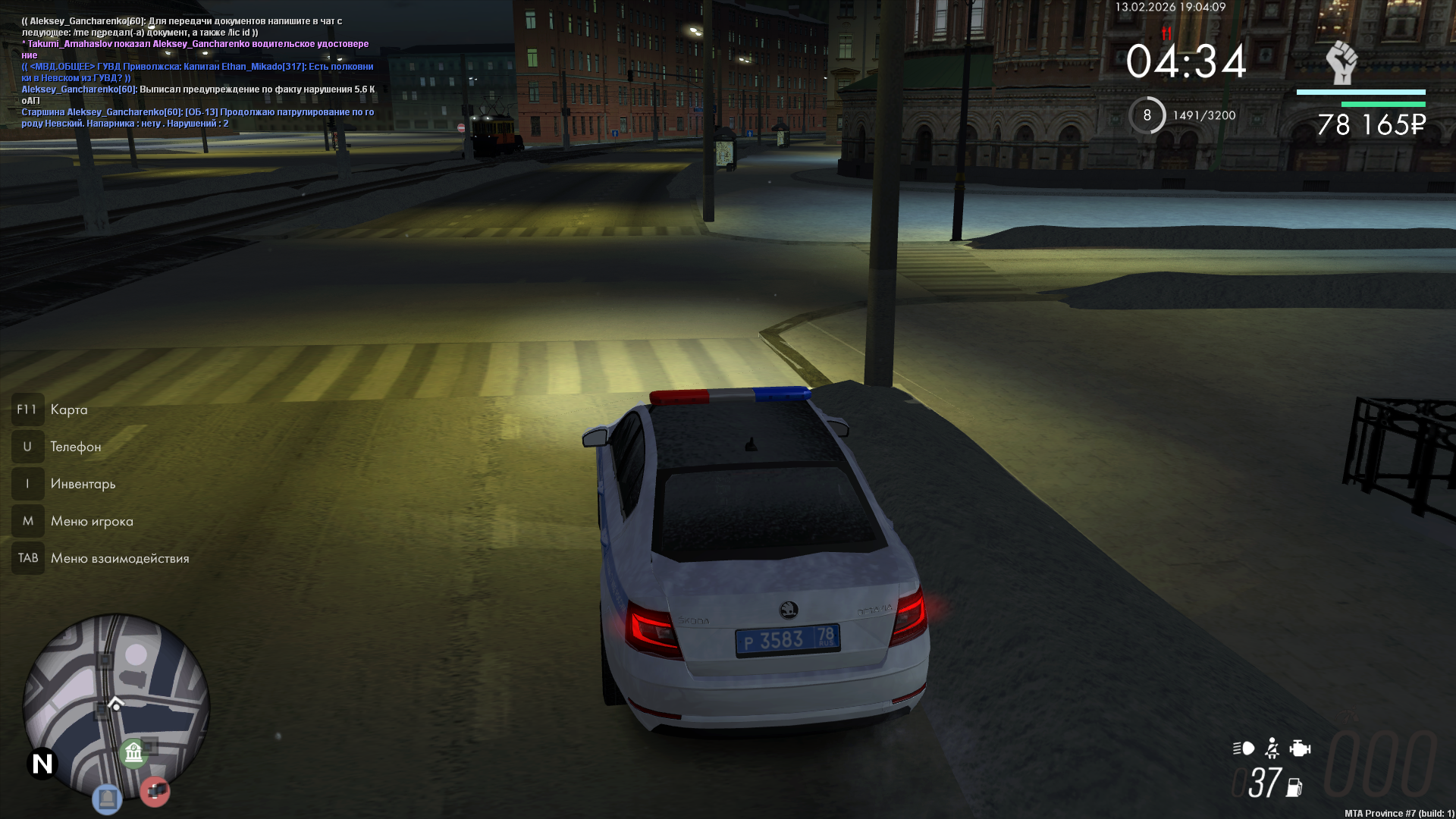Click the fuel pump icon

coord(1294,788)
